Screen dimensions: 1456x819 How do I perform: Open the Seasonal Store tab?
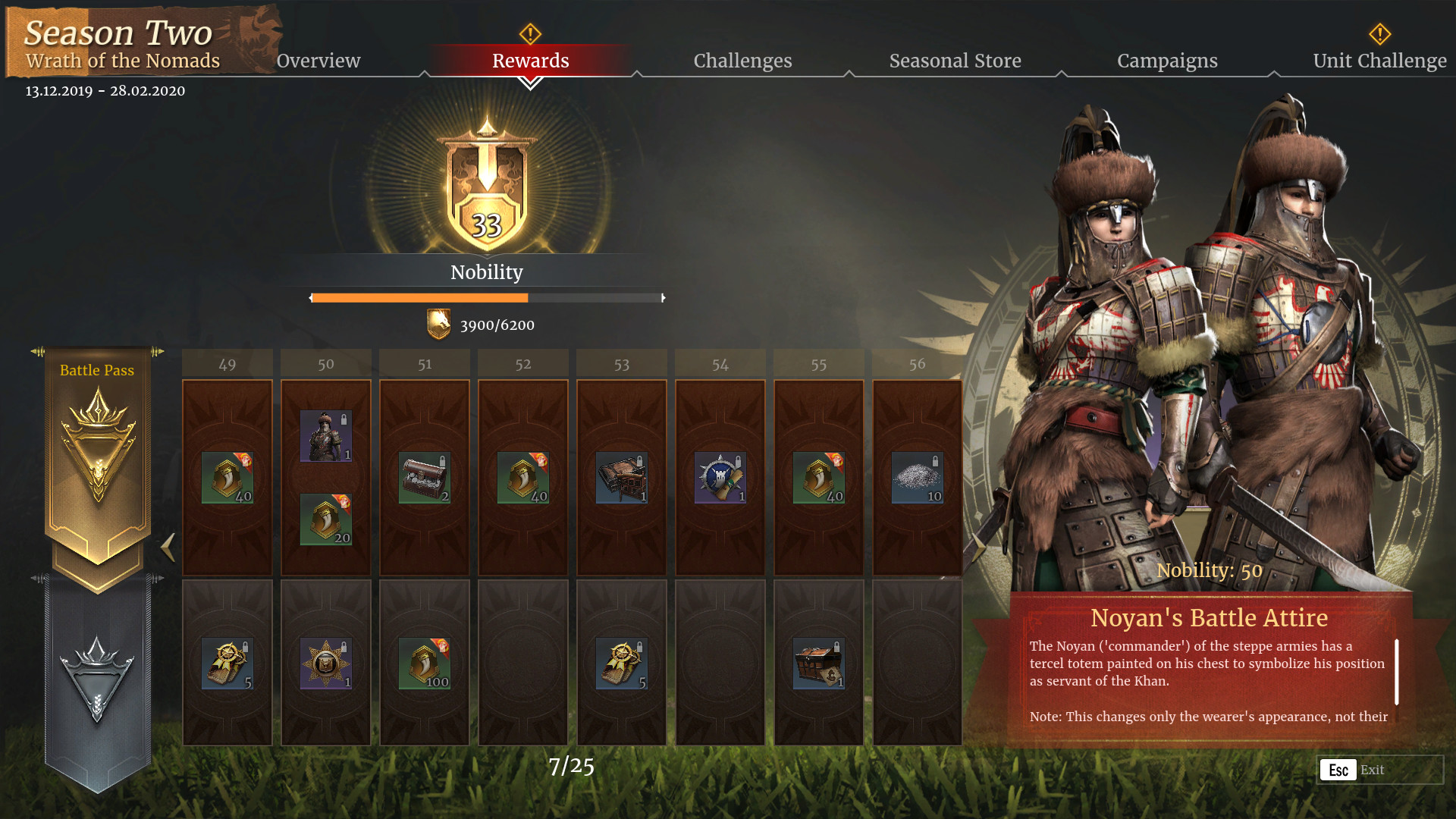tap(955, 61)
